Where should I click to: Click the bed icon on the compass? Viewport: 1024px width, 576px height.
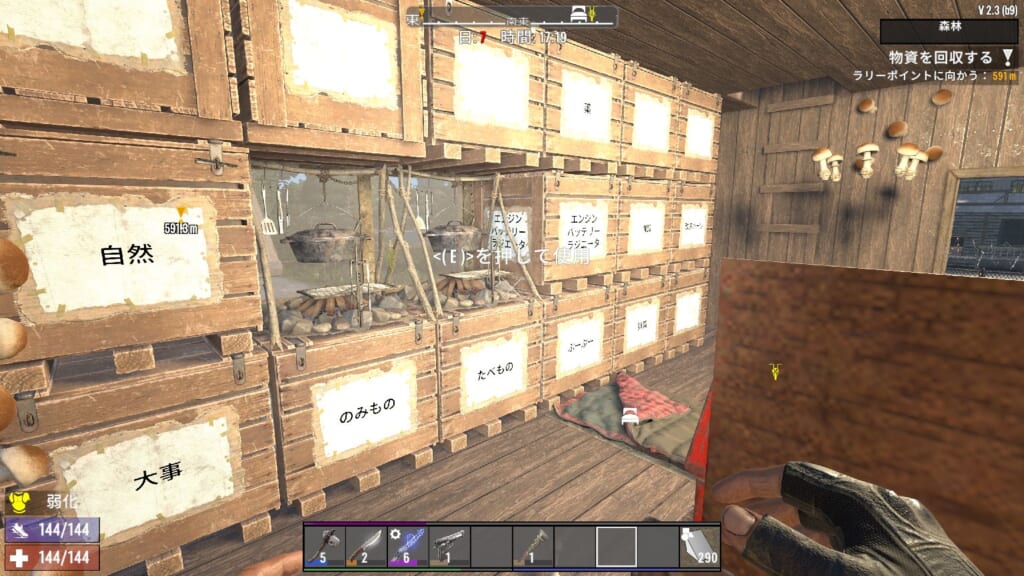pyautogui.click(x=578, y=15)
